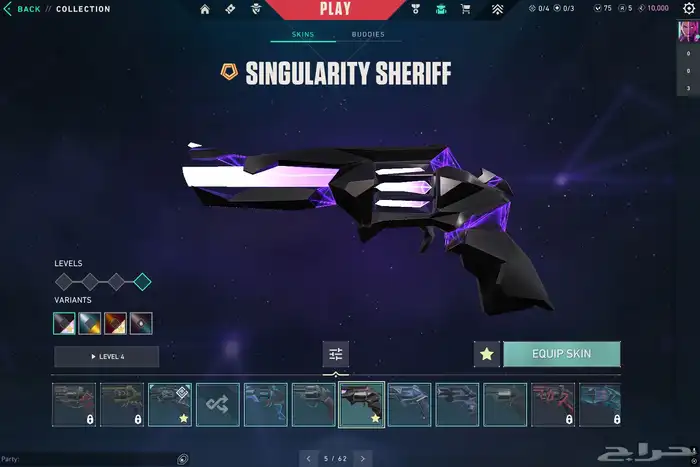Toggle the star favorite button beside Equip Skin

(x=487, y=354)
